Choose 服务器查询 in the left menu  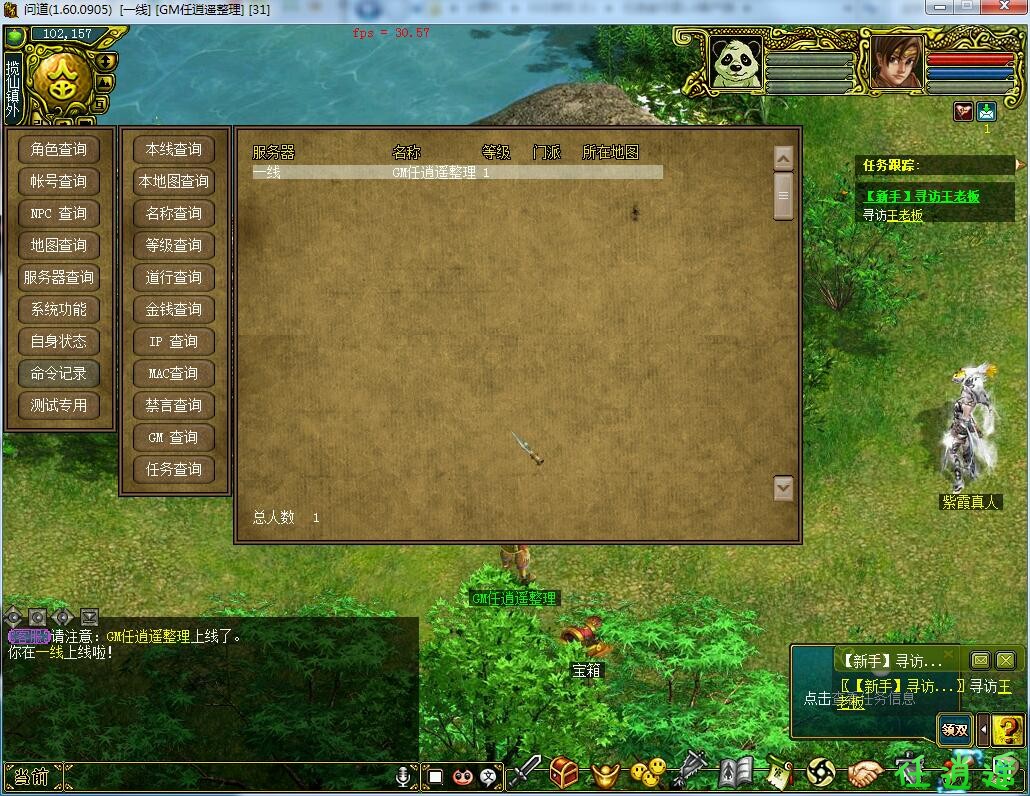point(59,278)
